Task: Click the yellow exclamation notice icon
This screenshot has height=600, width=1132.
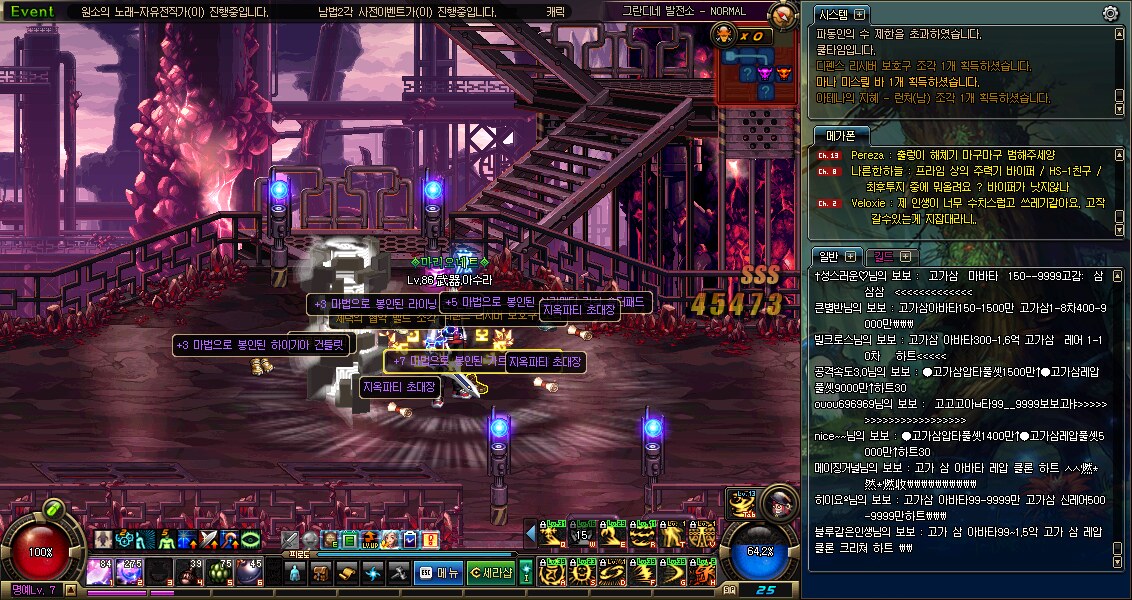Action: (431, 540)
